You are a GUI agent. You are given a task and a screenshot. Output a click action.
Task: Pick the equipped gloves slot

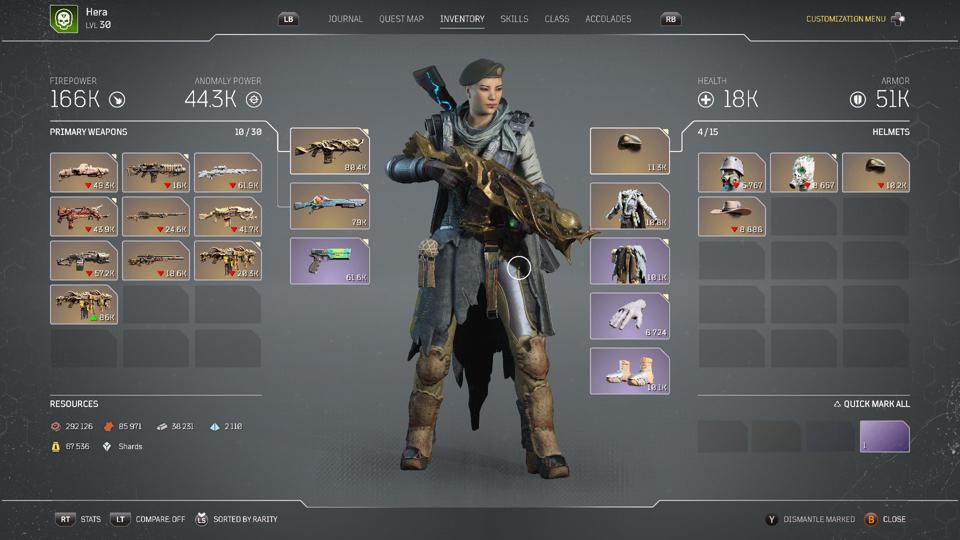[x=629, y=316]
